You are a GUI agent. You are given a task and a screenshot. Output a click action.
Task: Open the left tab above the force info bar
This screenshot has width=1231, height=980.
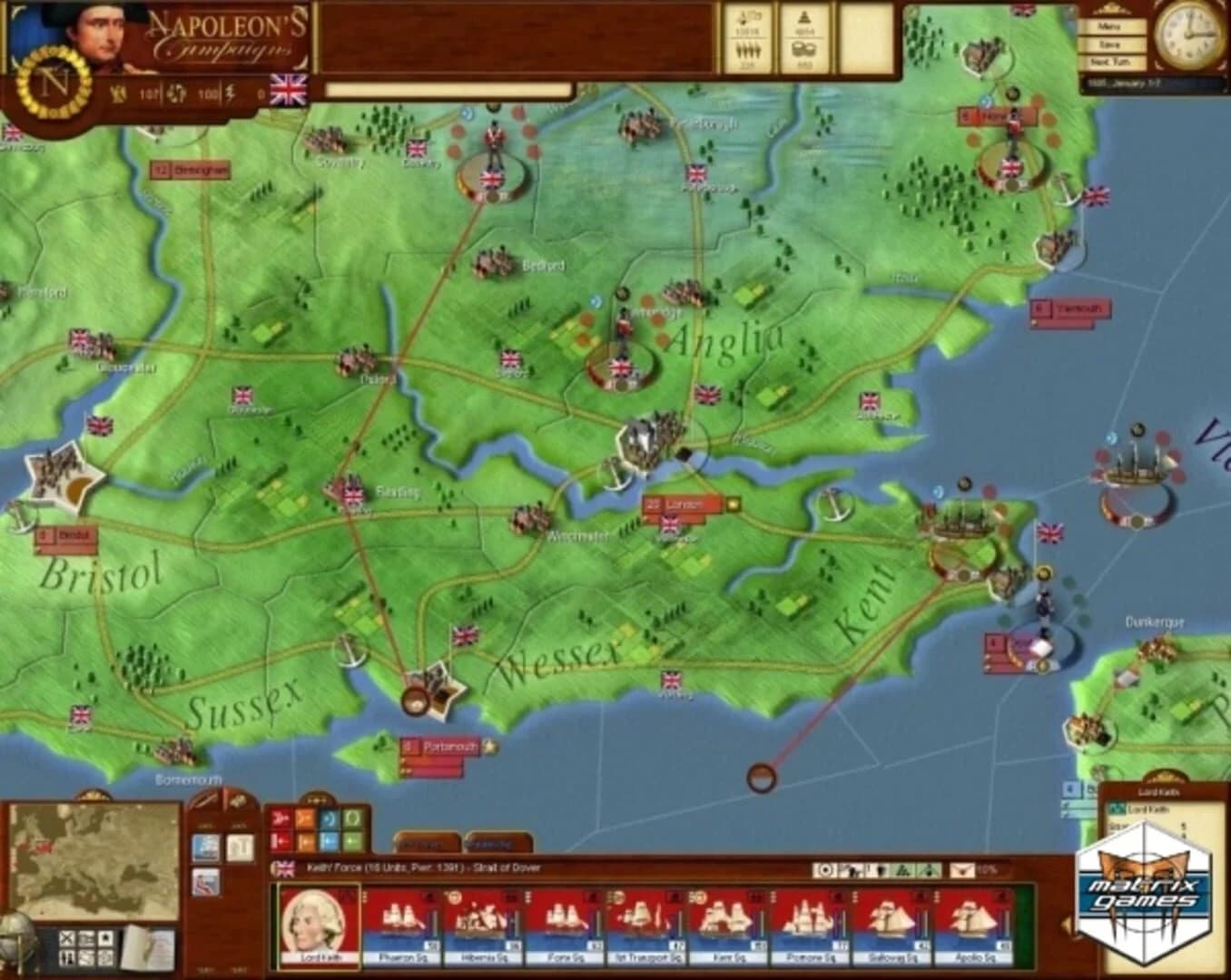click(426, 843)
